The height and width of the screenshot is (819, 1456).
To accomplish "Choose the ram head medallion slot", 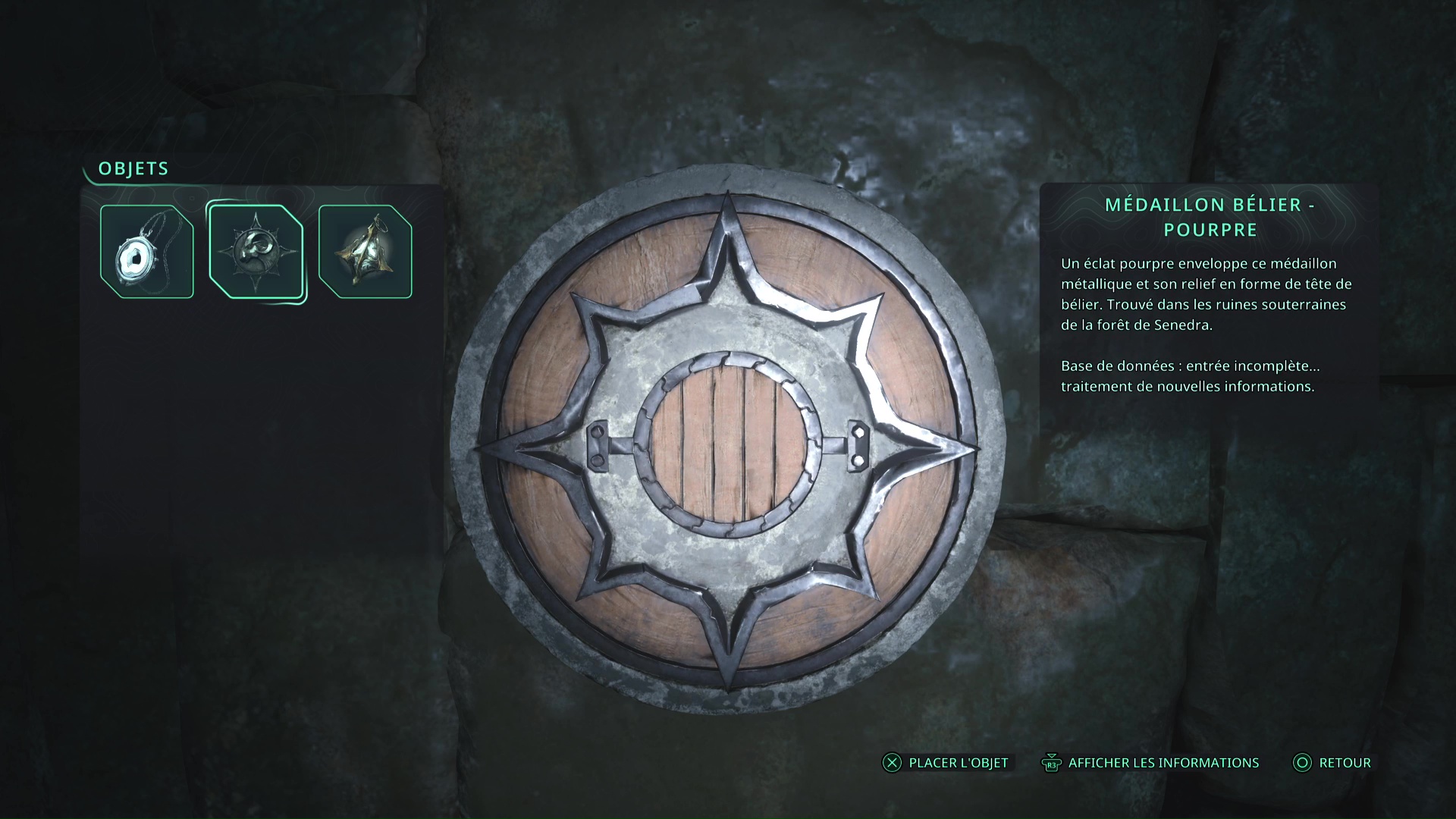I will pyautogui.click(x=256, y=252).
